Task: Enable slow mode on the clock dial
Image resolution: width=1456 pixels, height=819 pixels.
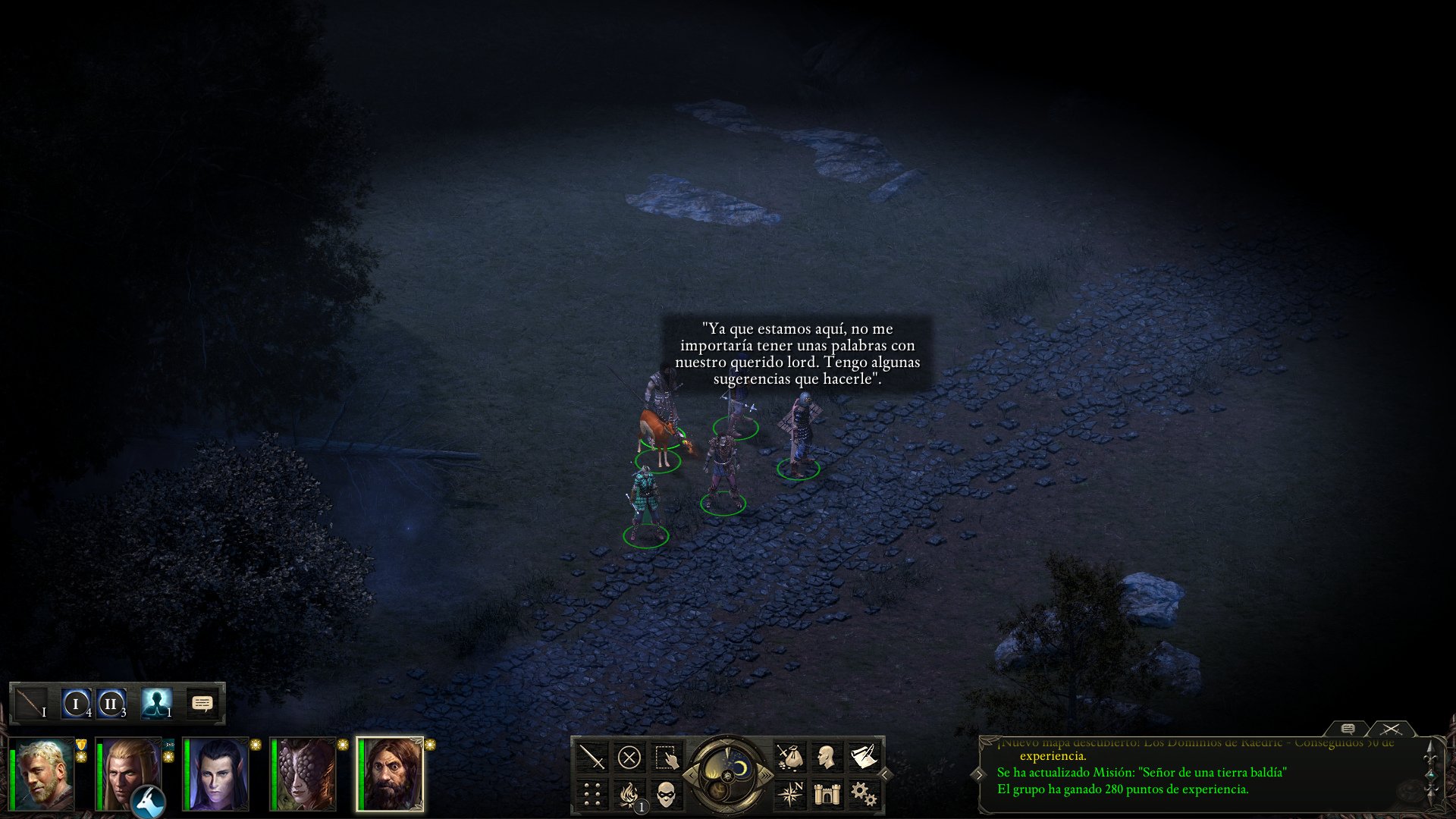Action: point(691,775)
